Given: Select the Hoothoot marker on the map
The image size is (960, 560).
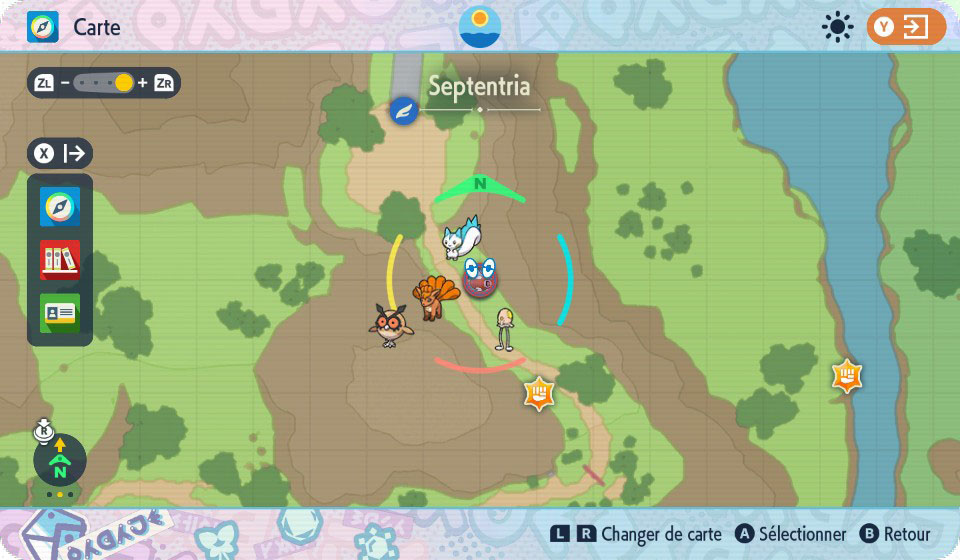Looking at the screenshot, I should pos(389,325).
